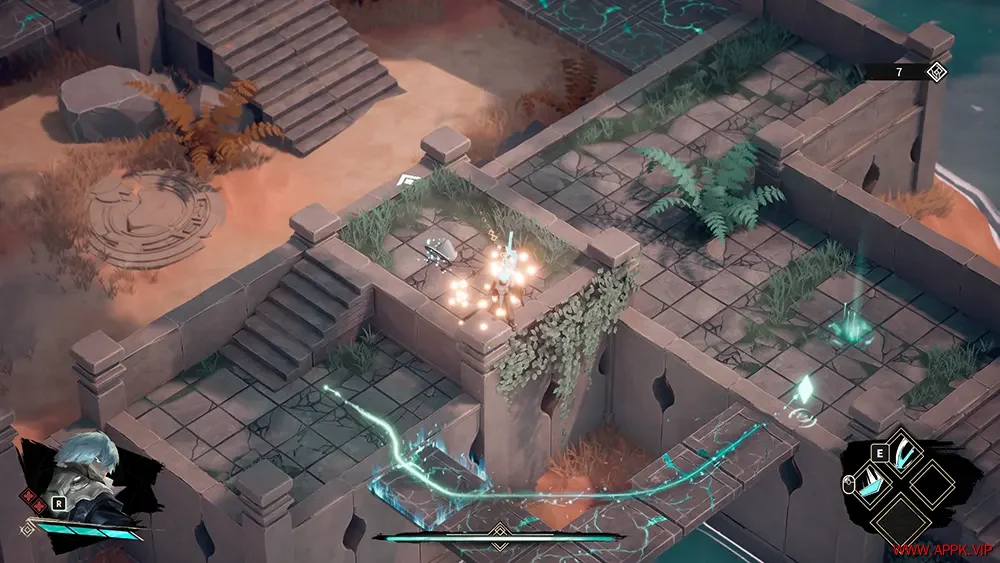Select the cyan chevron attack ability

pyautogui.click(x=869, y=483)
